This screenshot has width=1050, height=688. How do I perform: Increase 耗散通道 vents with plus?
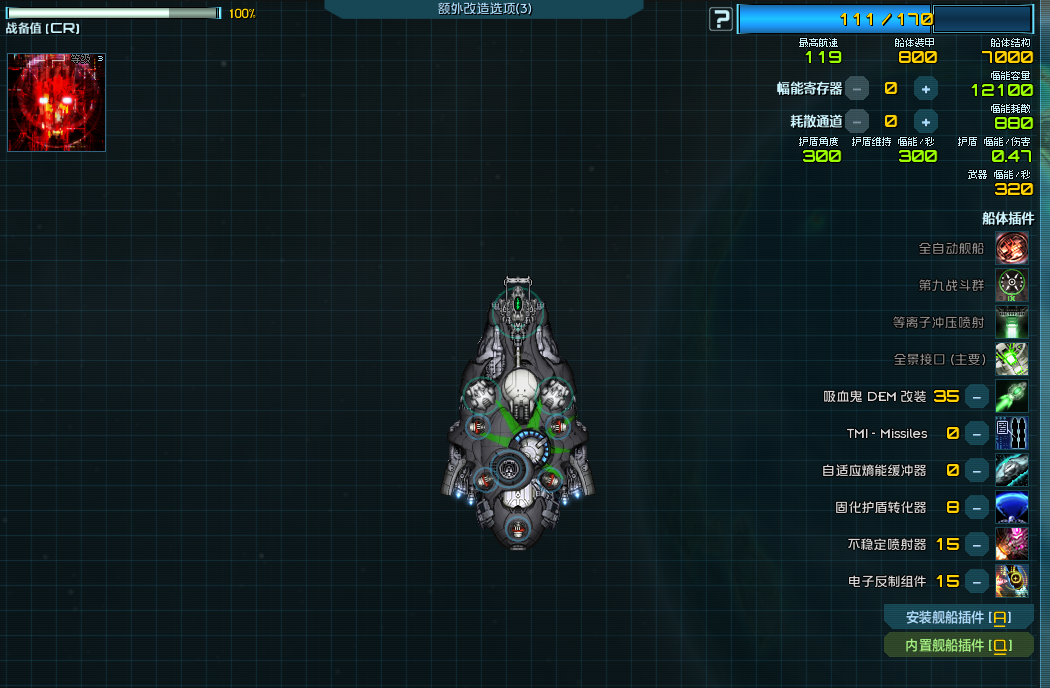[x=926, y=122]
